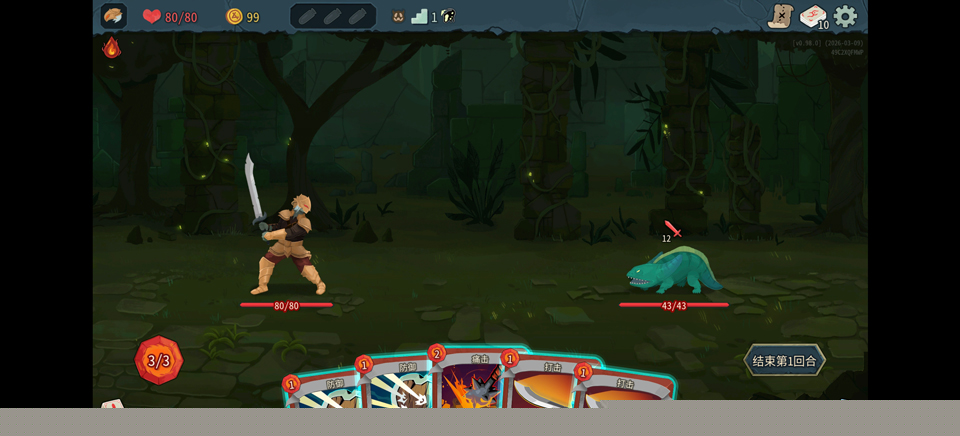Open the settings gear menu
Image resolution: width=960 pixels, height=436 pixels.
(x=846, y=16)
